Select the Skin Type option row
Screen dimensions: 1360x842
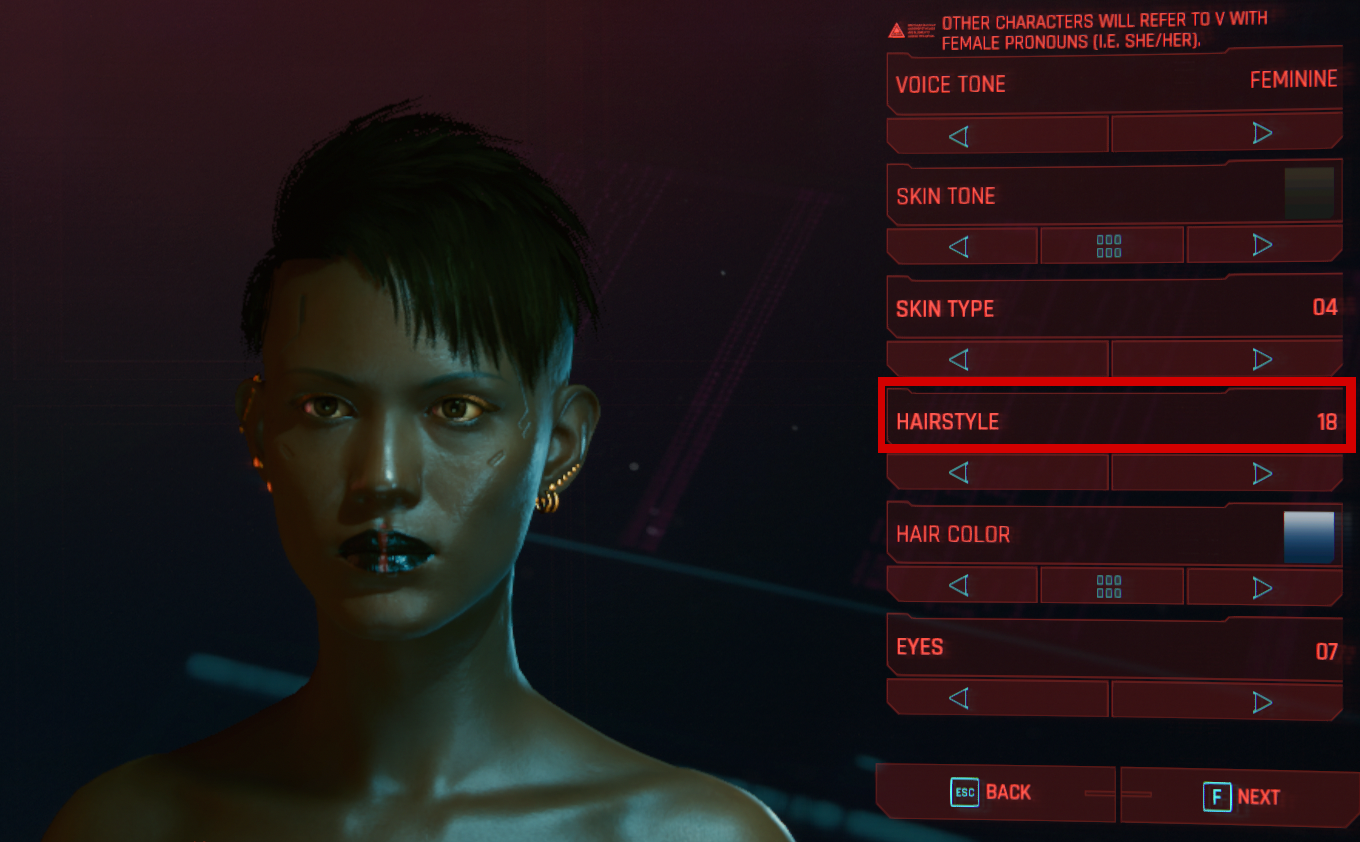click(1114, 308)
